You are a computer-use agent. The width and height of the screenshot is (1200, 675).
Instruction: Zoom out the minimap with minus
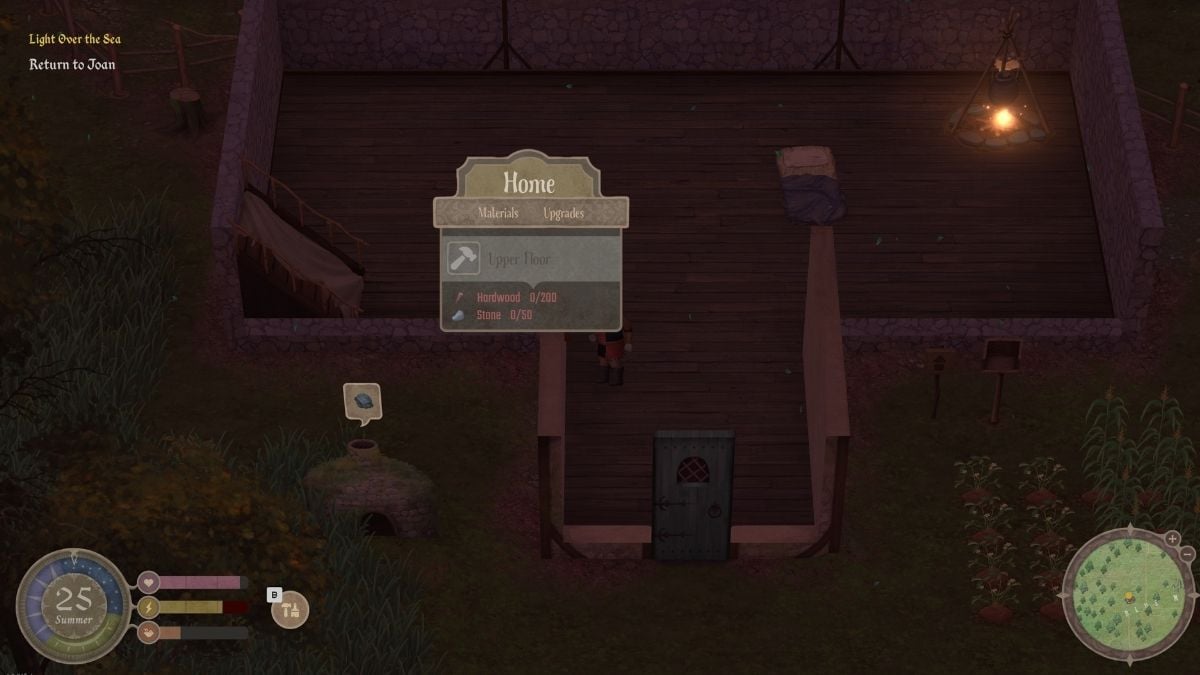pyautogui.click(x=1187, y=554)
